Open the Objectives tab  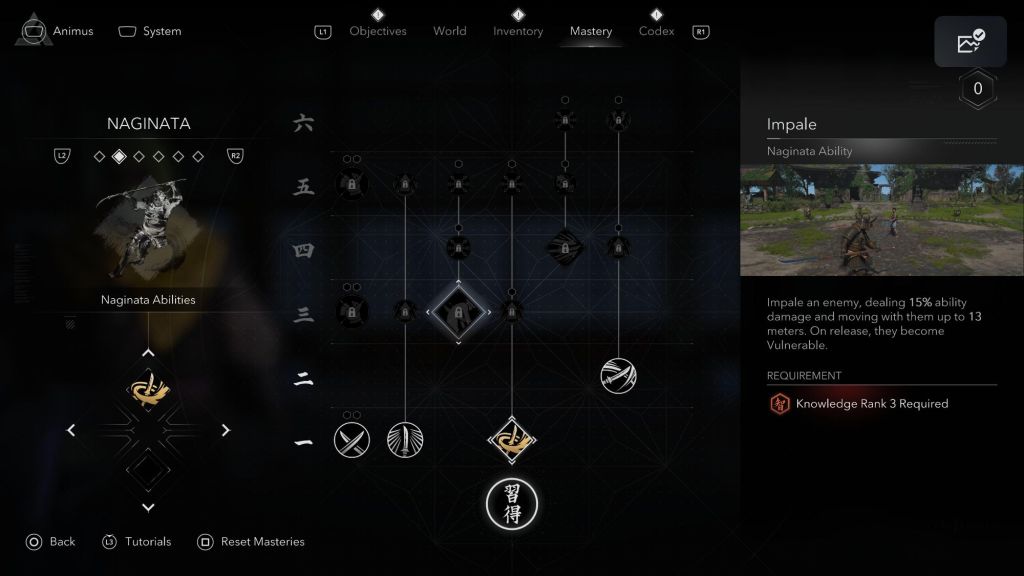pos(378,31)
